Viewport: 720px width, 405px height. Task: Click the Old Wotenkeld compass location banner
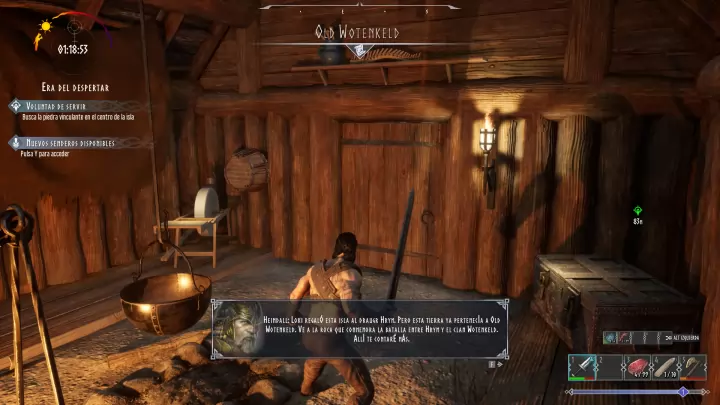coord(357,33)
